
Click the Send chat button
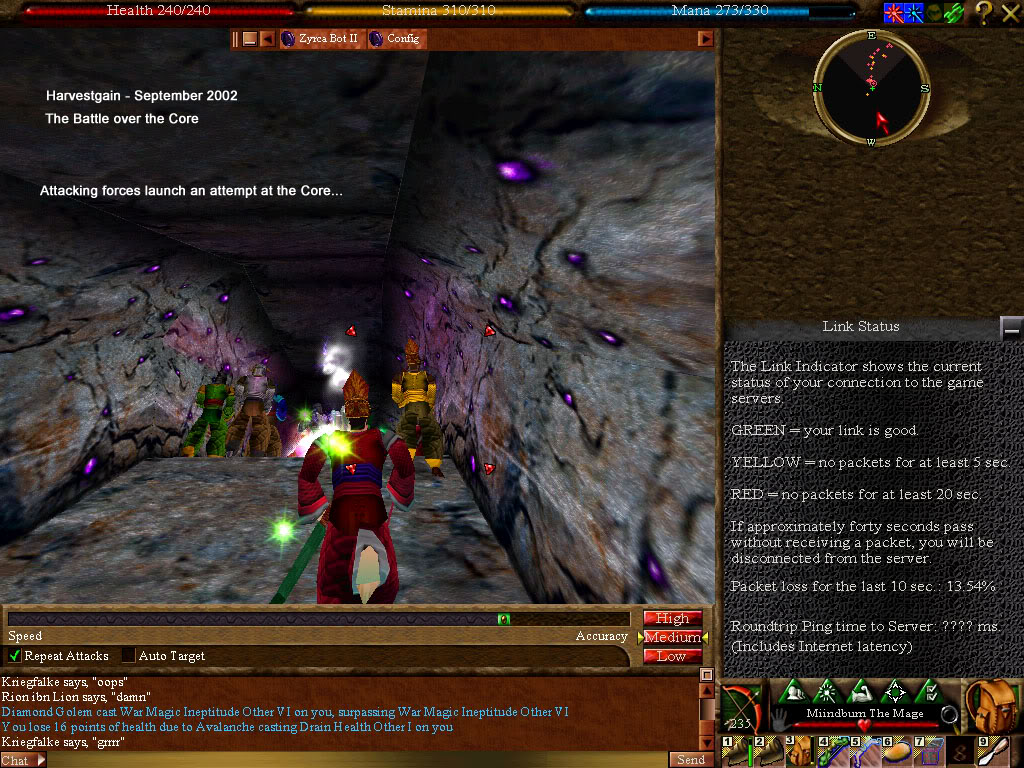[x=691, y=760]
